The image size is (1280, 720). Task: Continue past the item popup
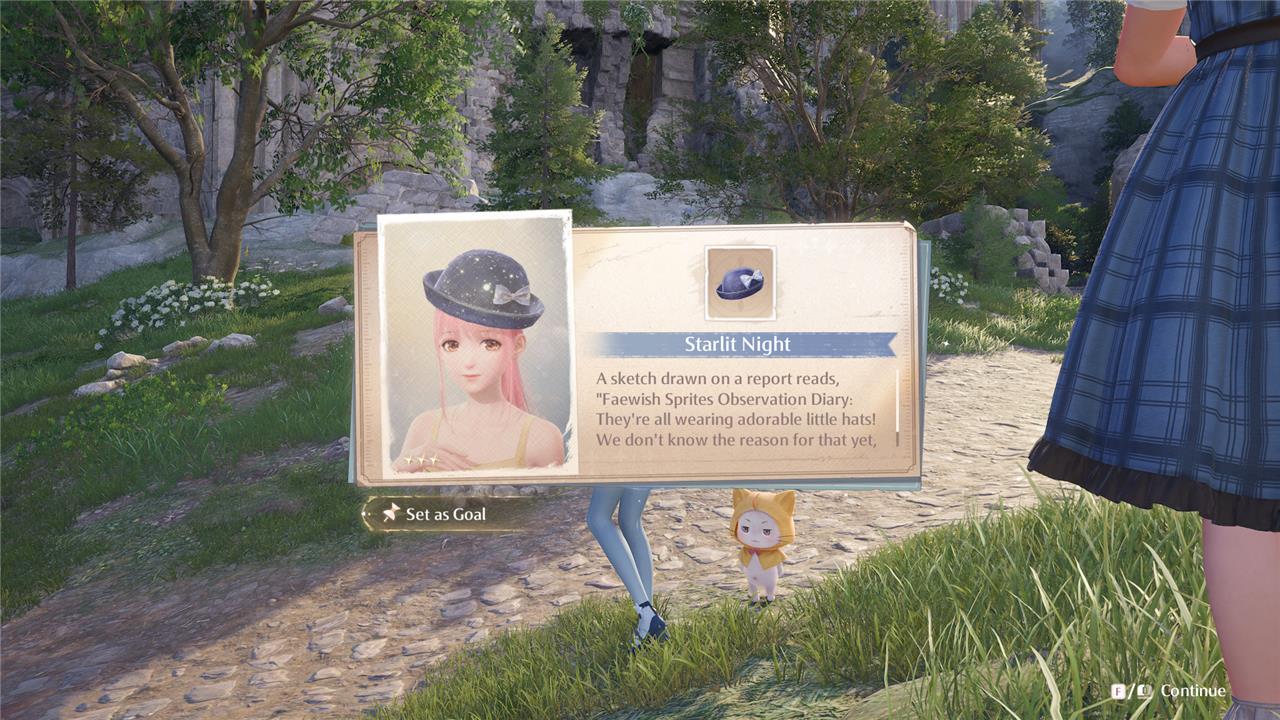1168,691
